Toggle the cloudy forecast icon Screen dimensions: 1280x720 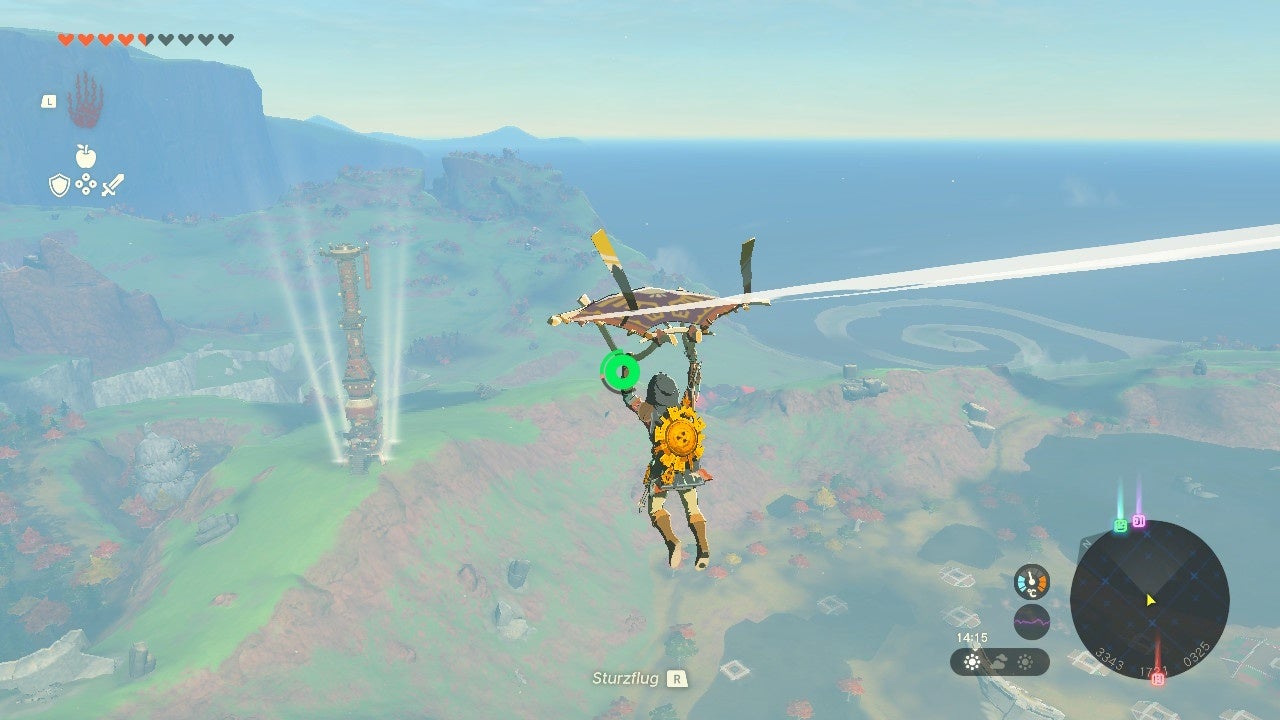click(998, 660)
